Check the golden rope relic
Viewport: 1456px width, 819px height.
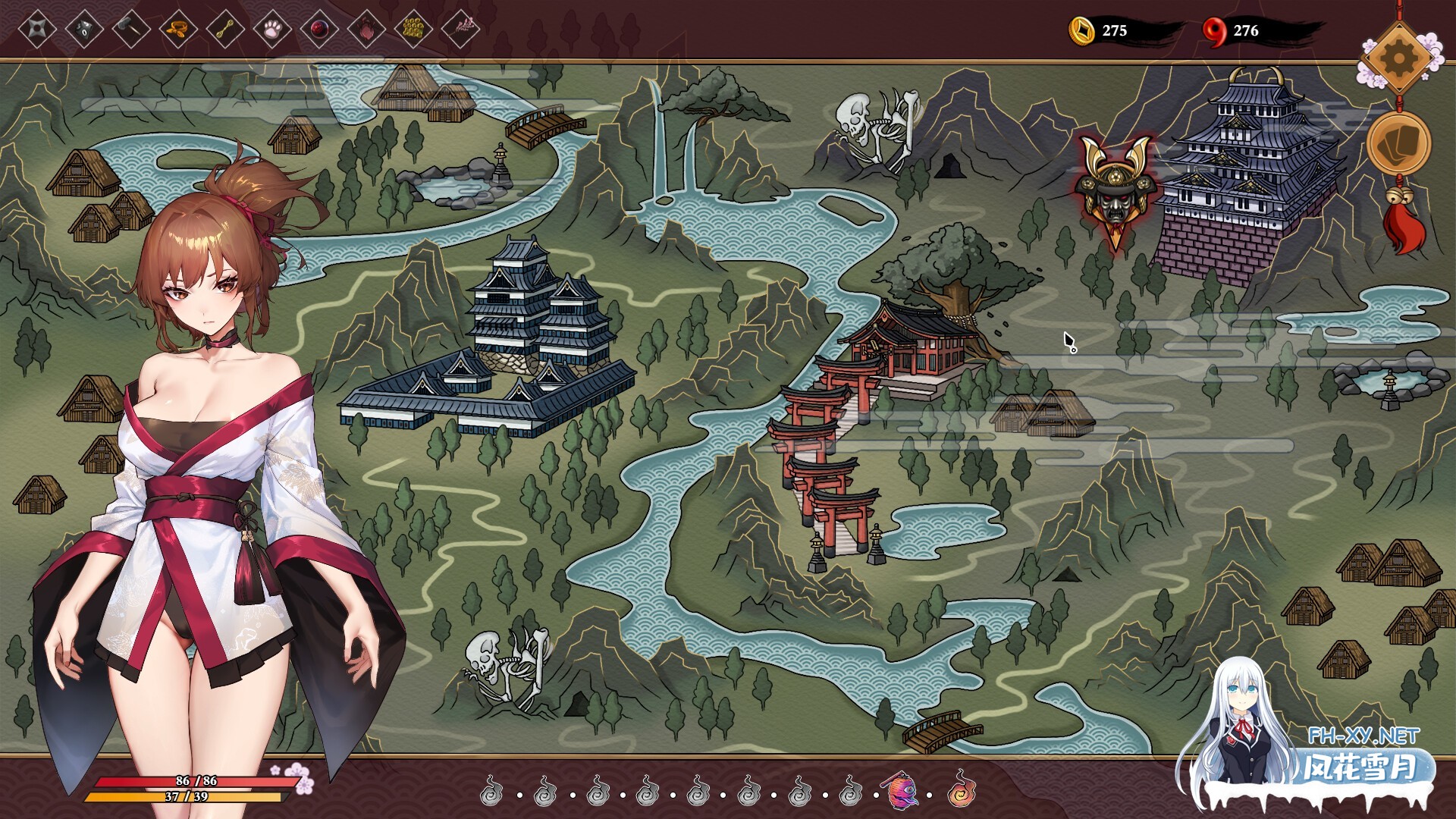click(x=225, y=30)
